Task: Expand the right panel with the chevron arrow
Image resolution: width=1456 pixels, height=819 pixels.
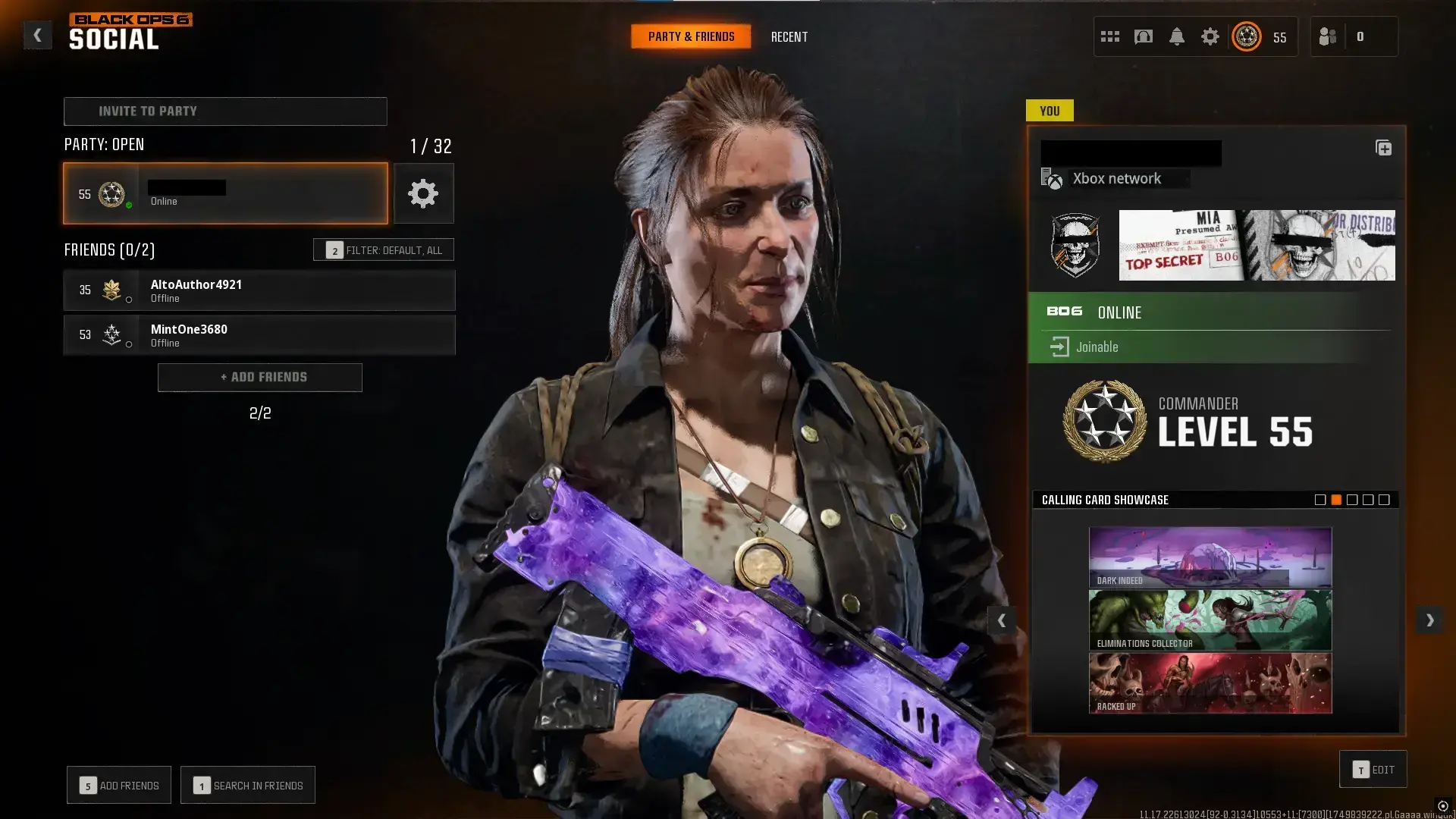Action: point(1429,620)
